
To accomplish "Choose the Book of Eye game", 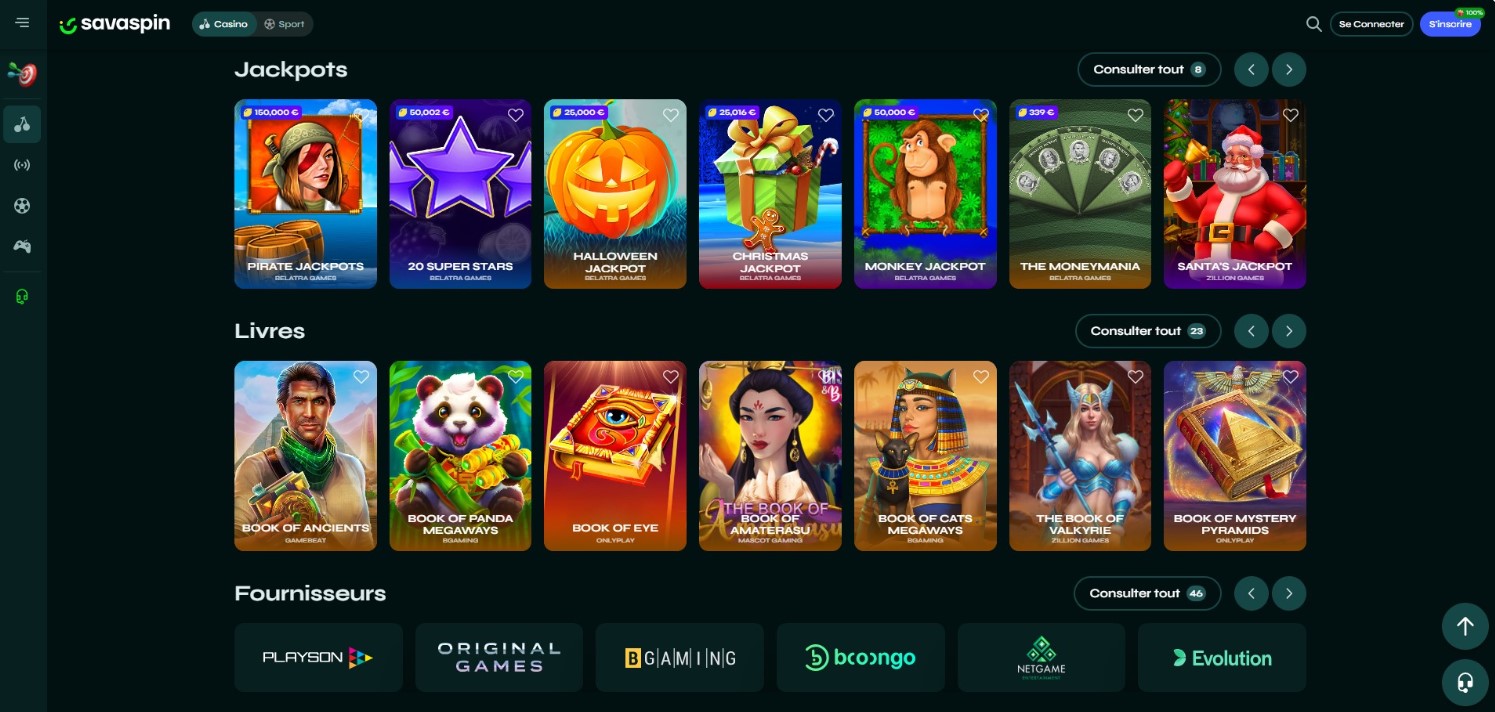I will point(615,455).
